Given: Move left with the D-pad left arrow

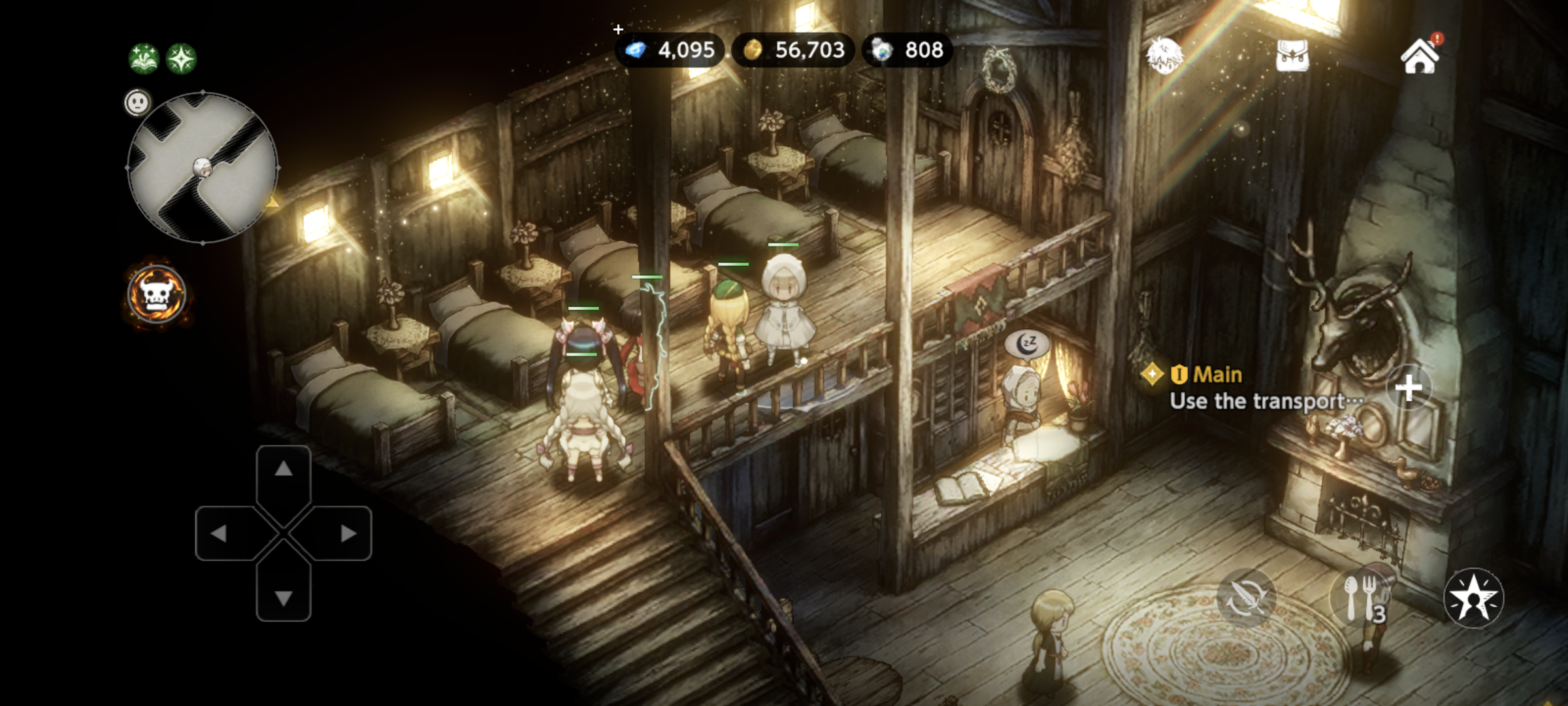Looking at the screenshot, I should click(219, 533).
